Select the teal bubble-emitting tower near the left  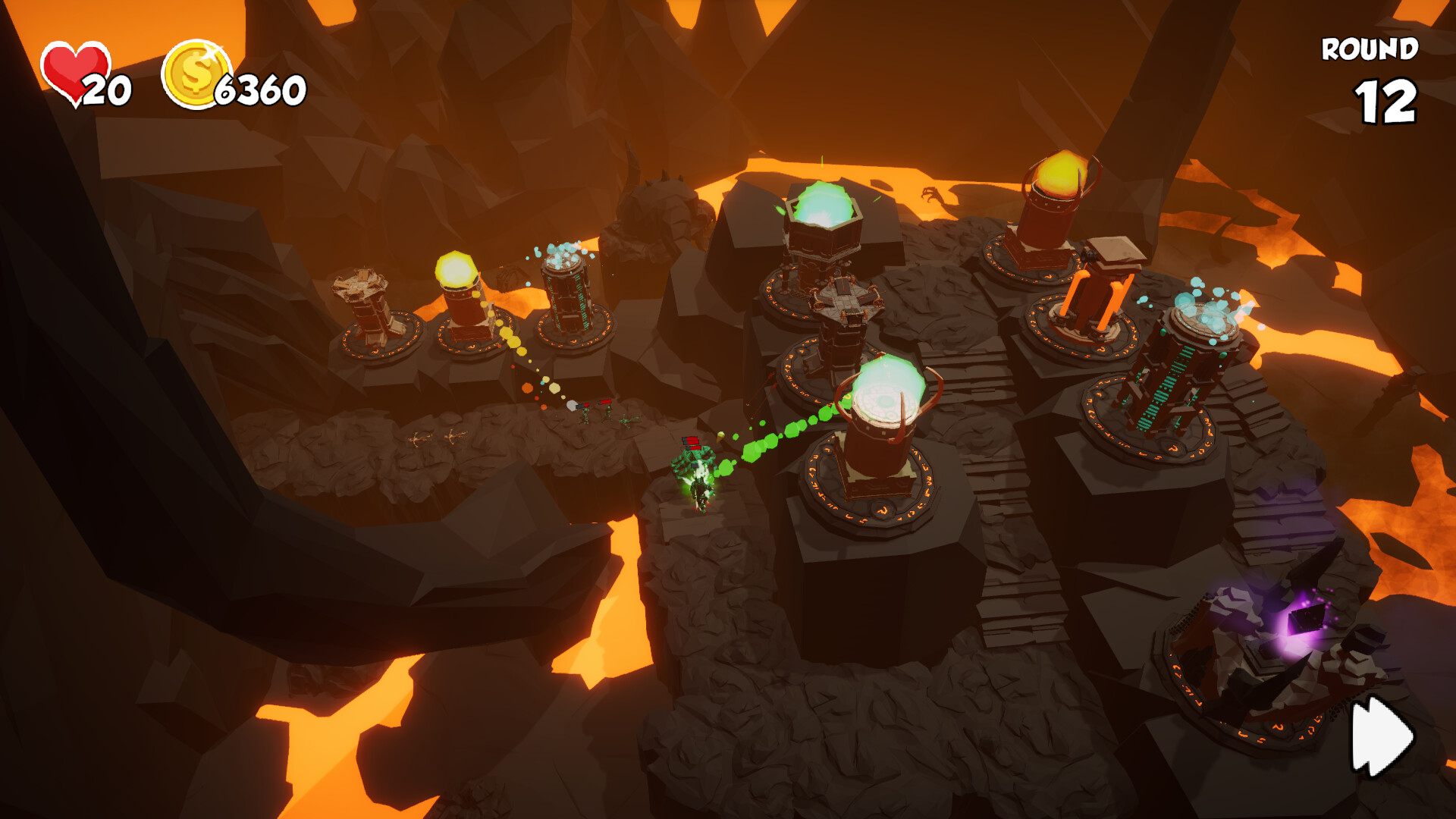point(567,296)
